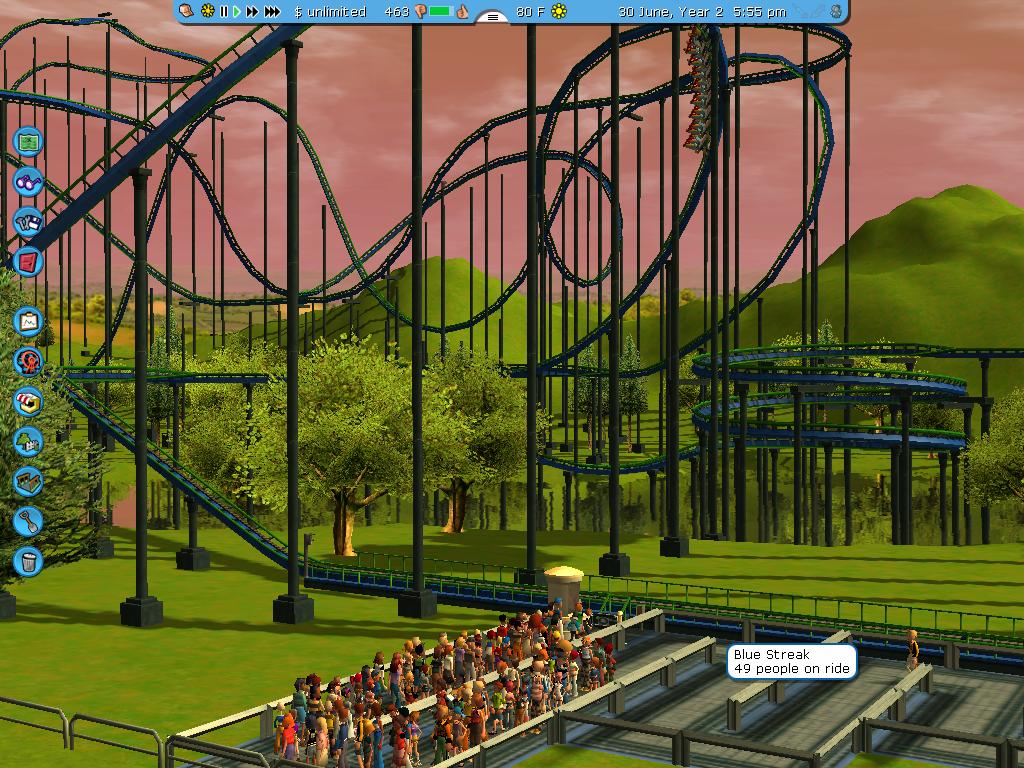
Task: Select the shovel terrain tool
Action: [28, 521]
